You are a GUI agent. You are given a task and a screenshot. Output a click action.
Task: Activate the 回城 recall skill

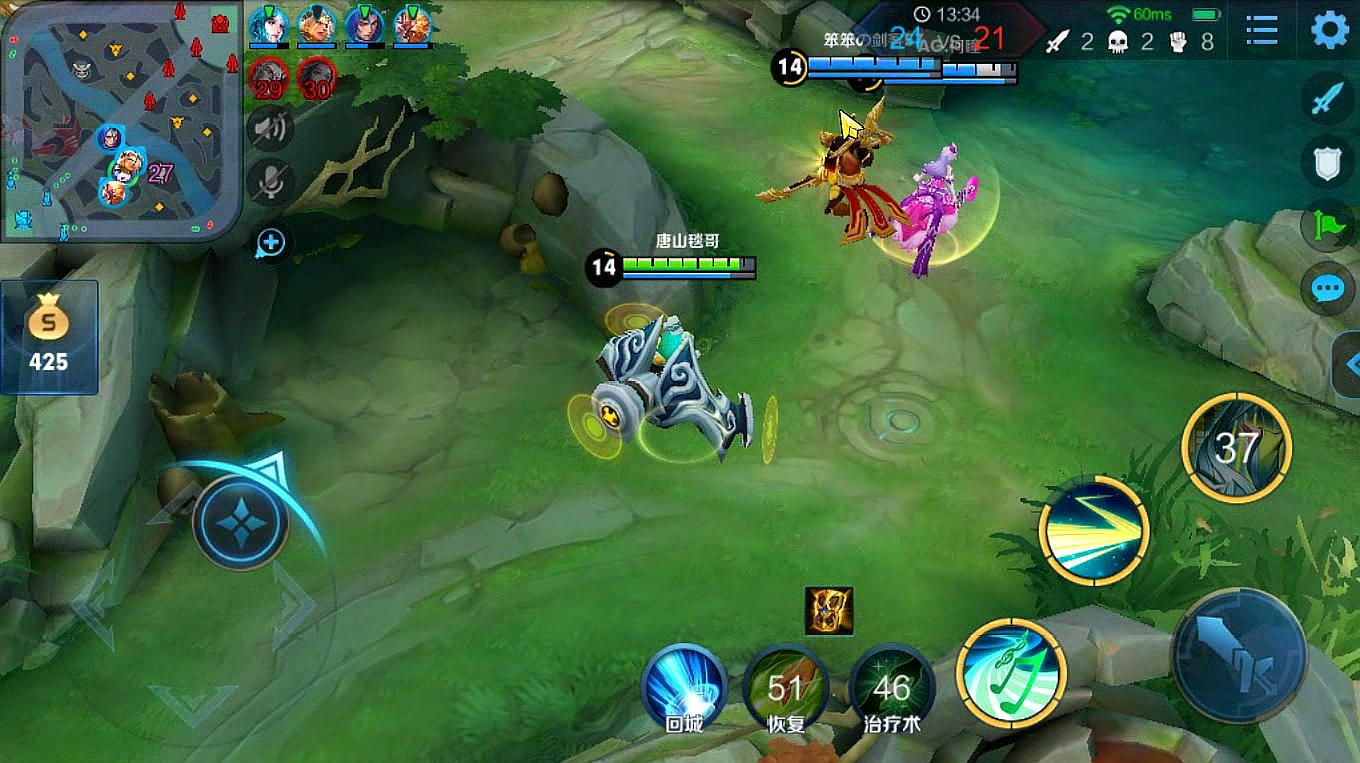coord(684,687)
